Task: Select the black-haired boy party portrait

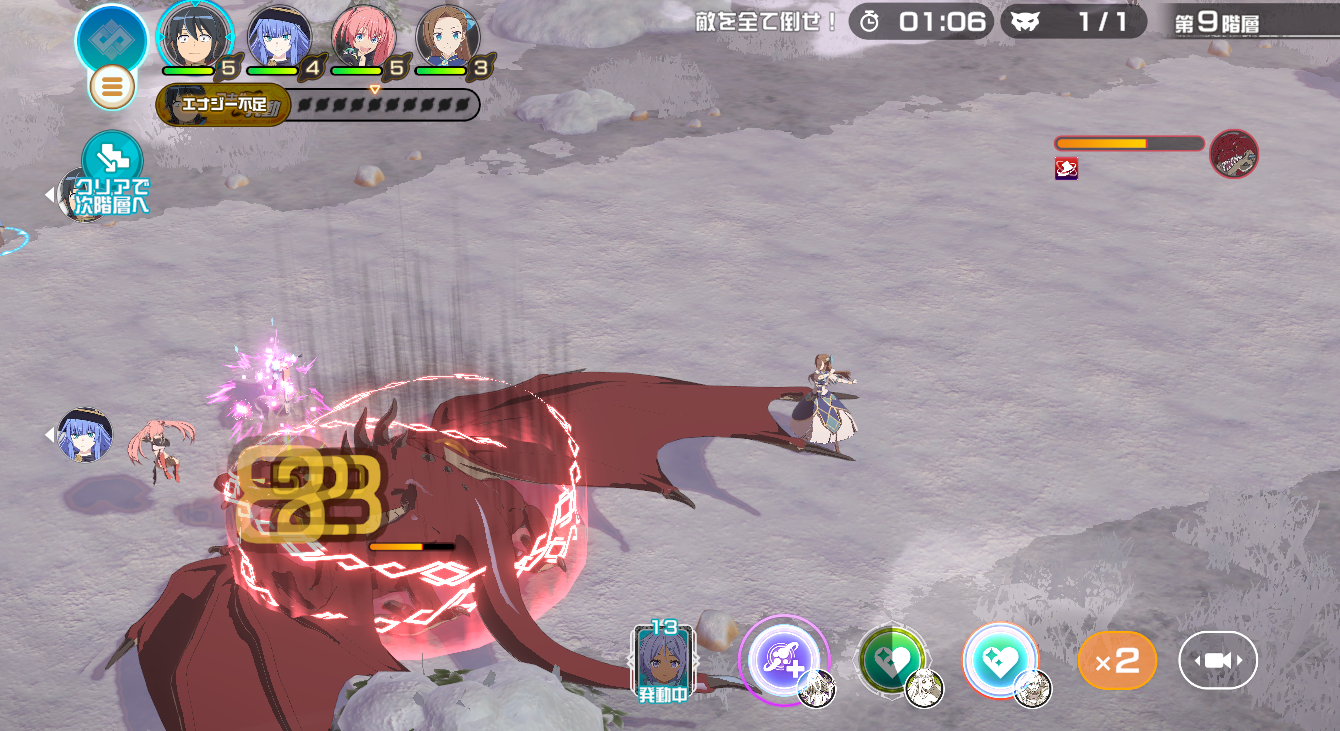Action: (x=195, y=36)
